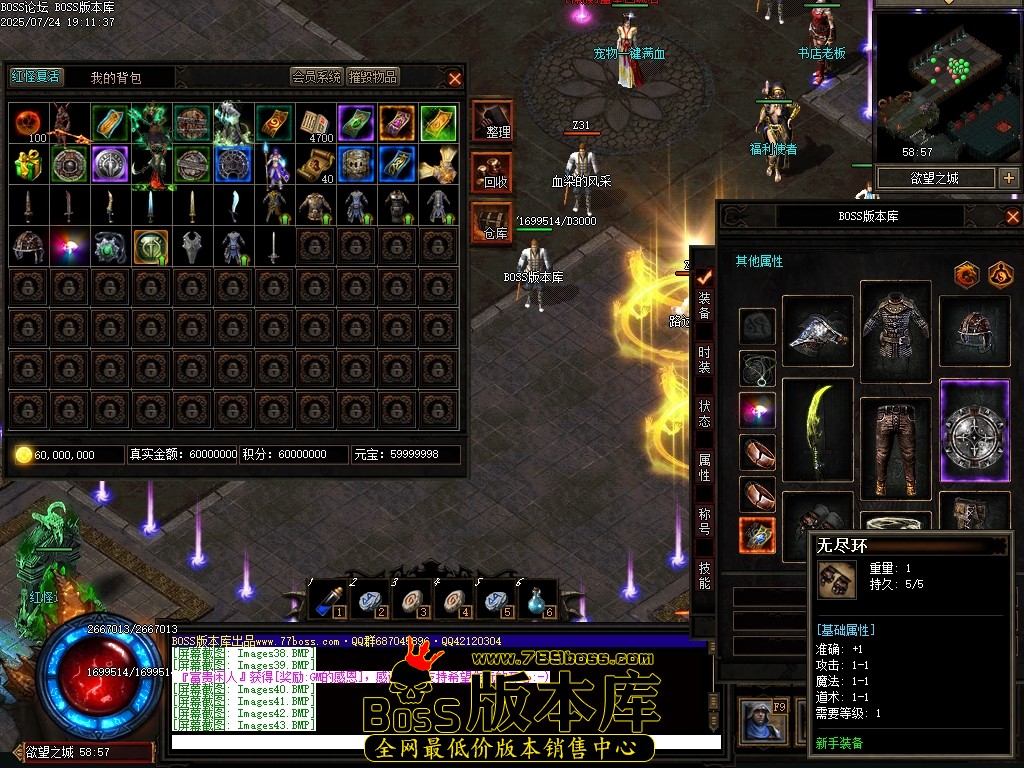Select the equipped green curved blade weapon
1024x768 pixels.
point(817,433)
